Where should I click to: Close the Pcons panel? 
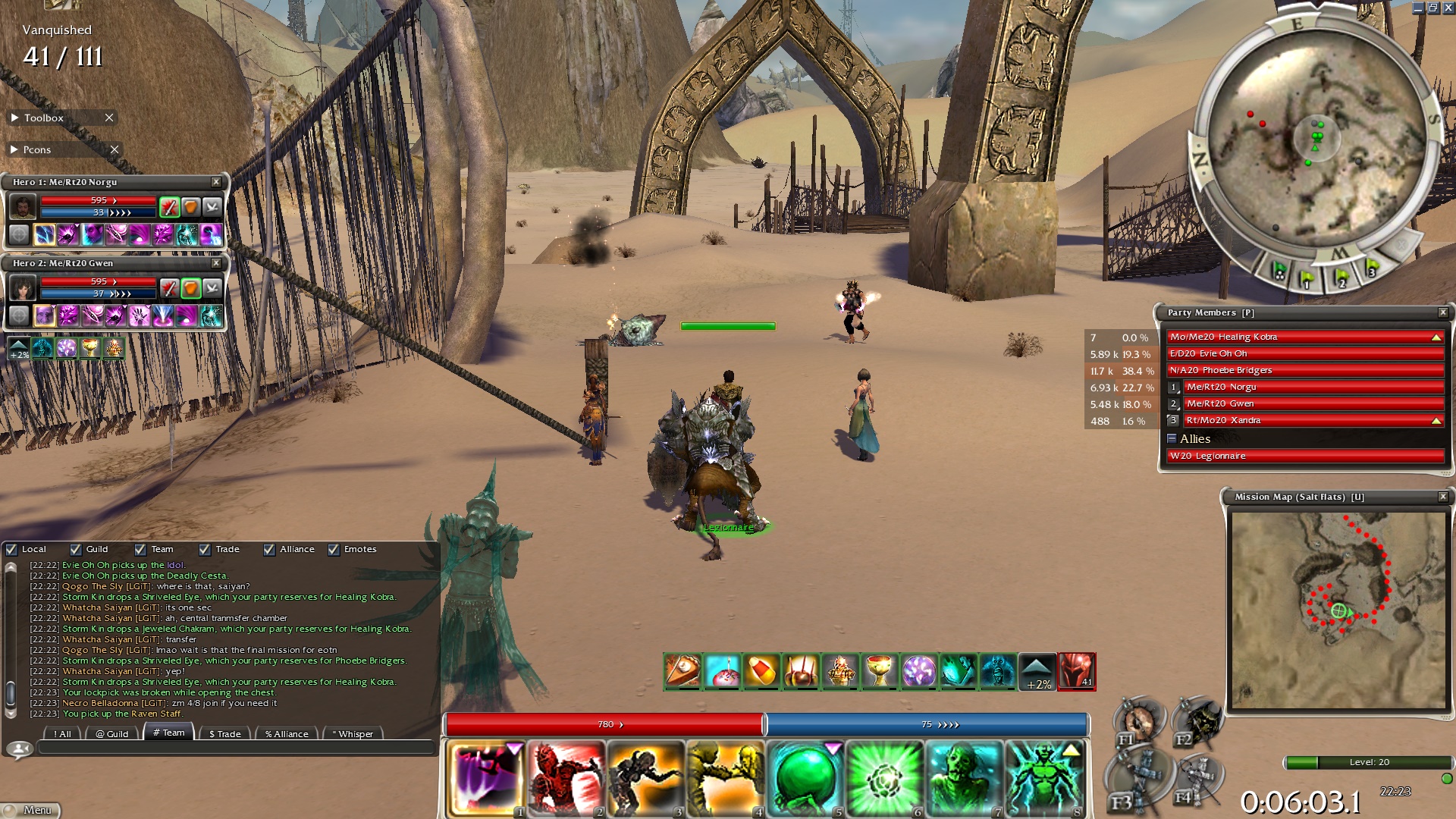115,149
